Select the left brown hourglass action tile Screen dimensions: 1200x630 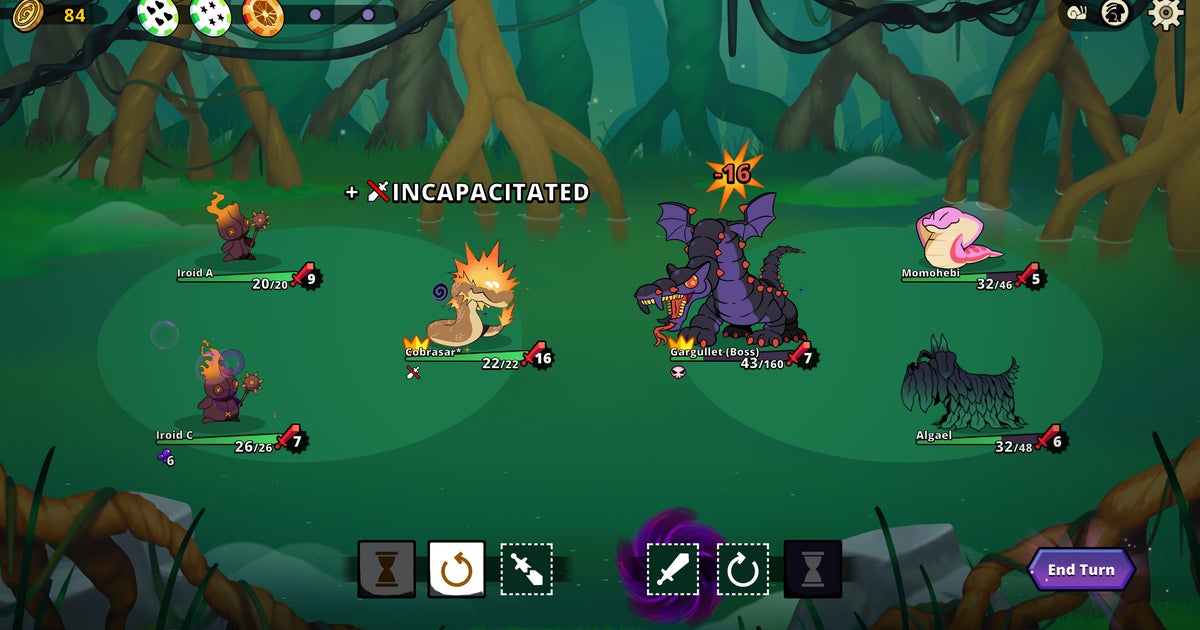[x=386, y=569]
